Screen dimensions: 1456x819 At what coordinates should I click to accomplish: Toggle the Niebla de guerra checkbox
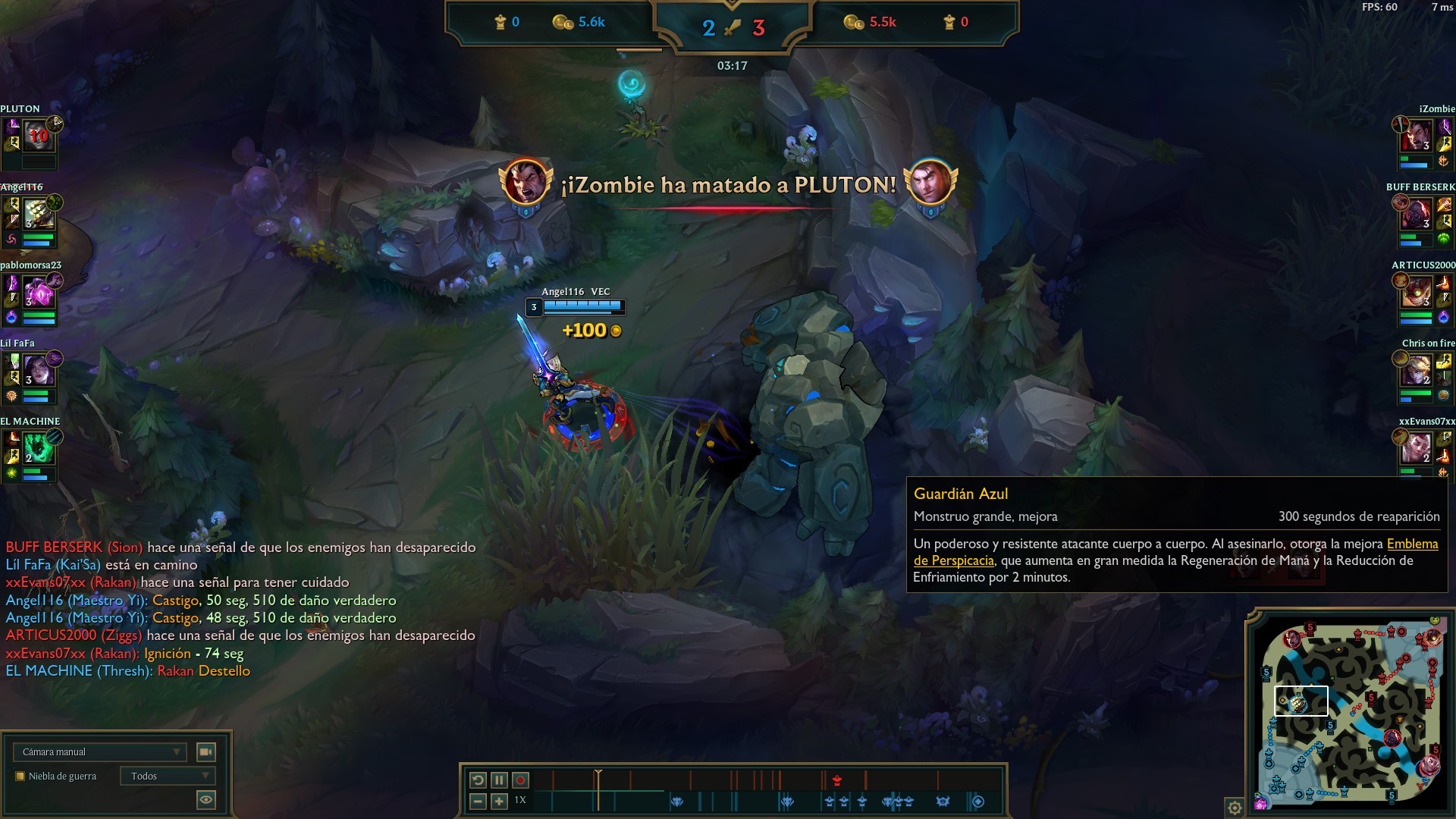coord(20,776)
